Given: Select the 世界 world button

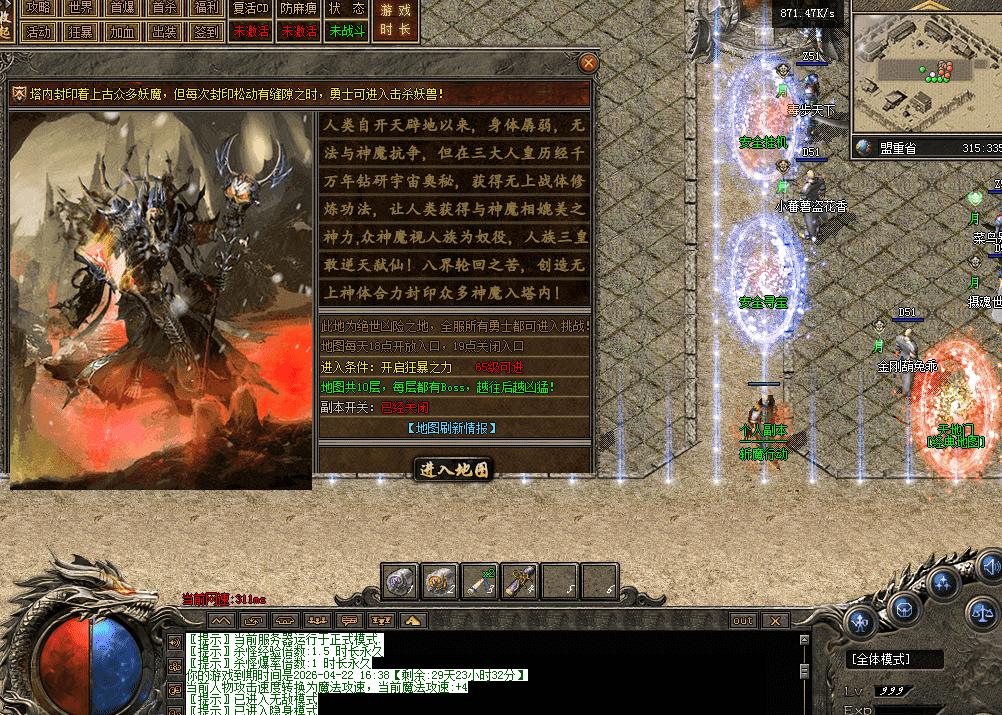Looking at the screenshot, I should 81,8.
